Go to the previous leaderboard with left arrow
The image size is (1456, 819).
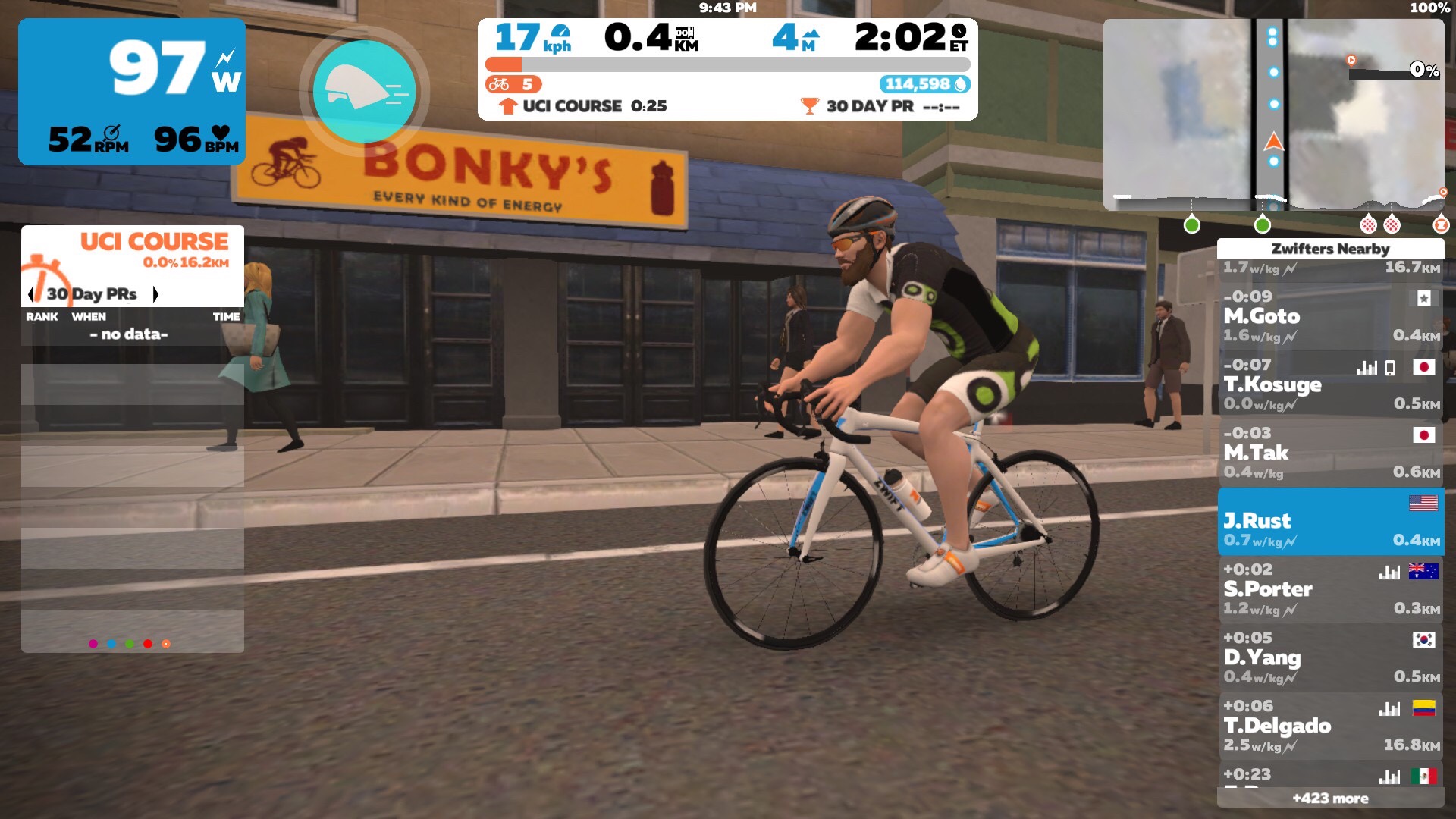coord(31,294)
